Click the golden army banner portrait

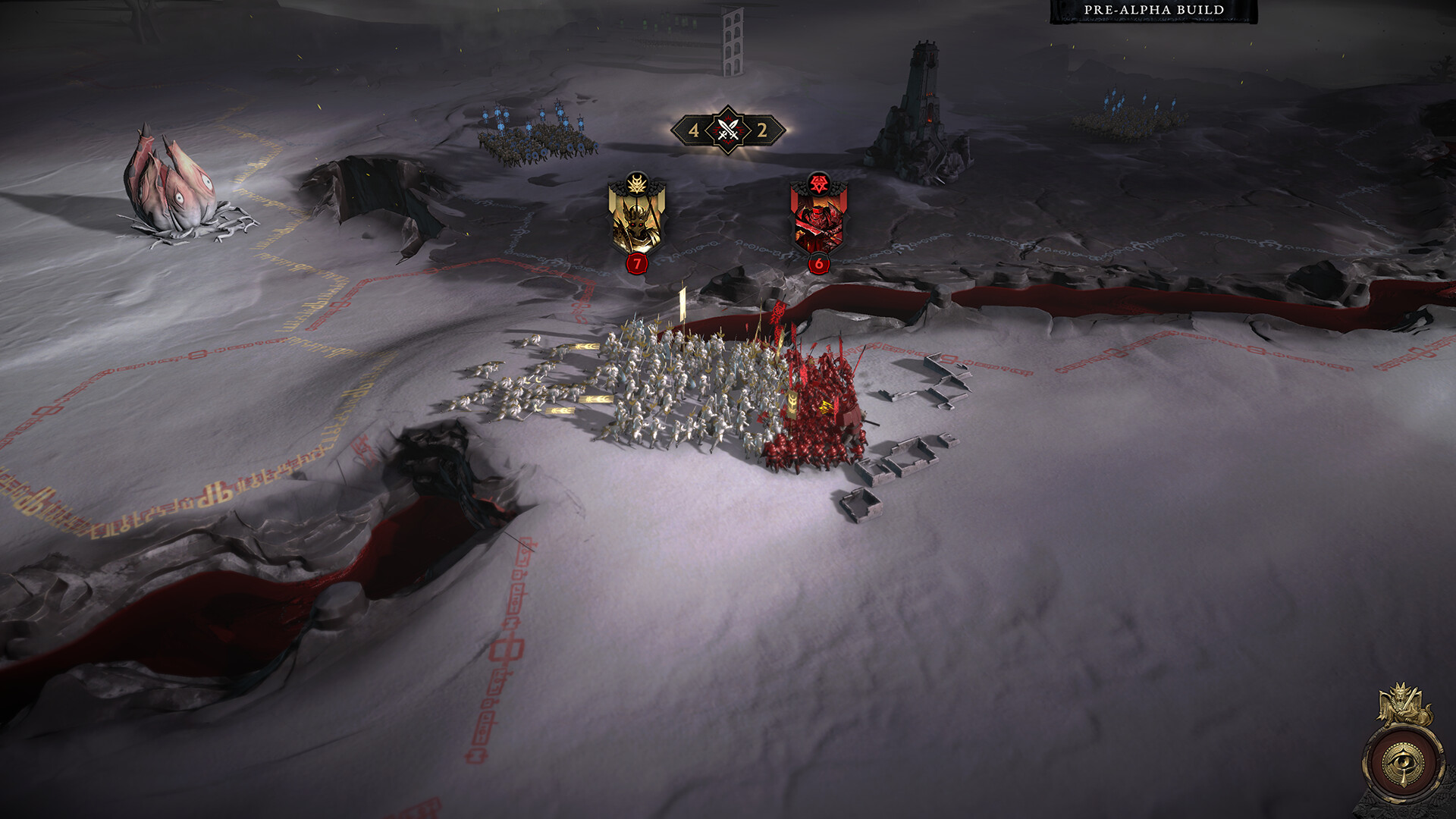637,224
